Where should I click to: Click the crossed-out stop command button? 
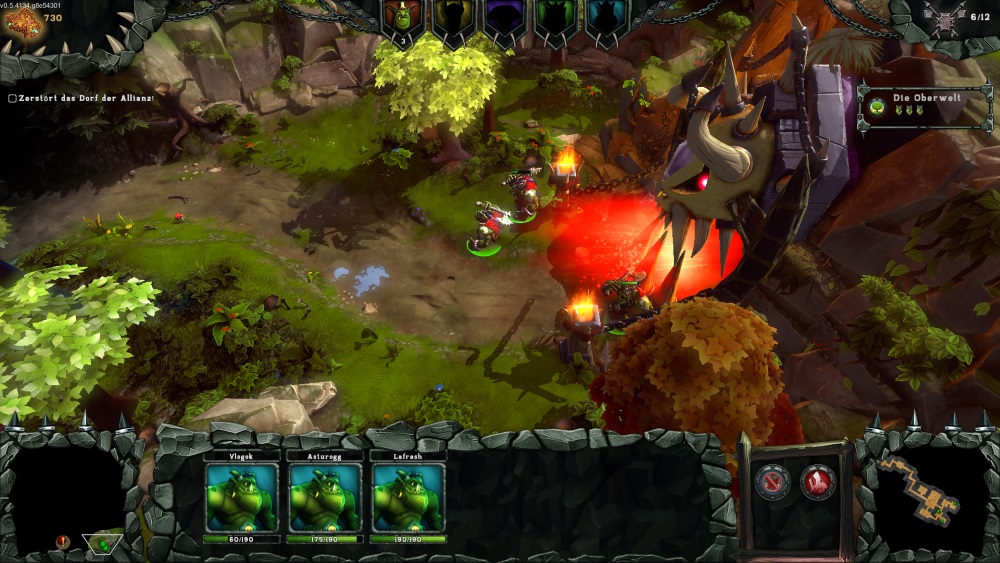coord(773,483)
